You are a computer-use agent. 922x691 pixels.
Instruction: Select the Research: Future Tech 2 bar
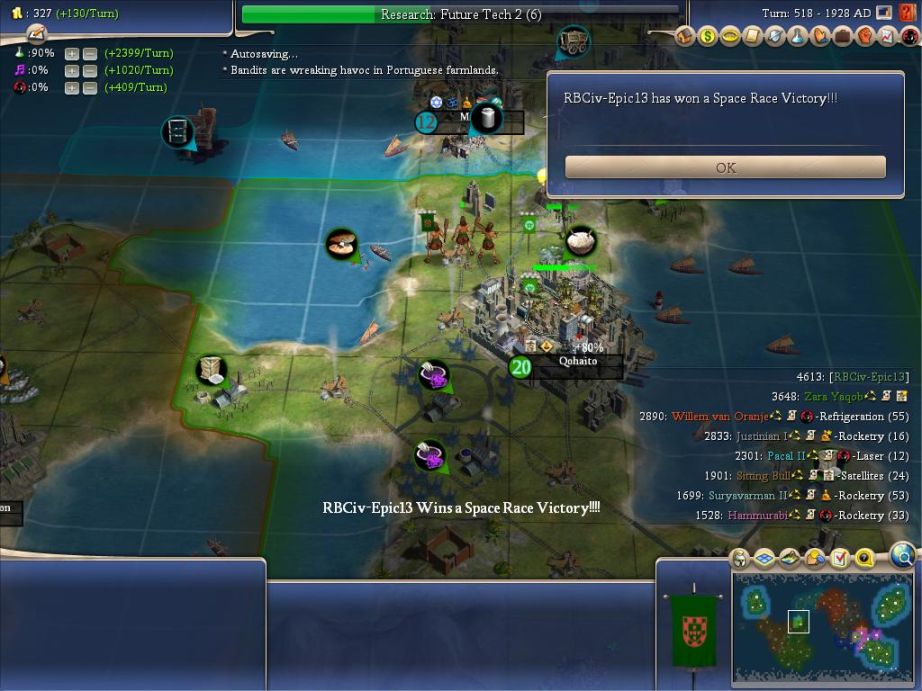461,14
